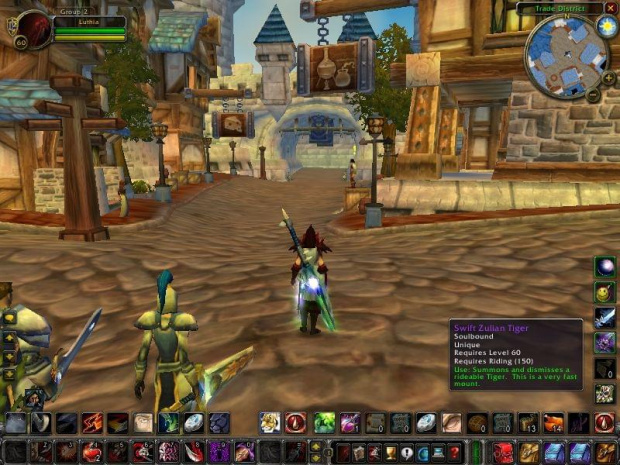Use the purple spiky creature side bar icon
The image size is (620, 465).
click(x=605, y=342)
